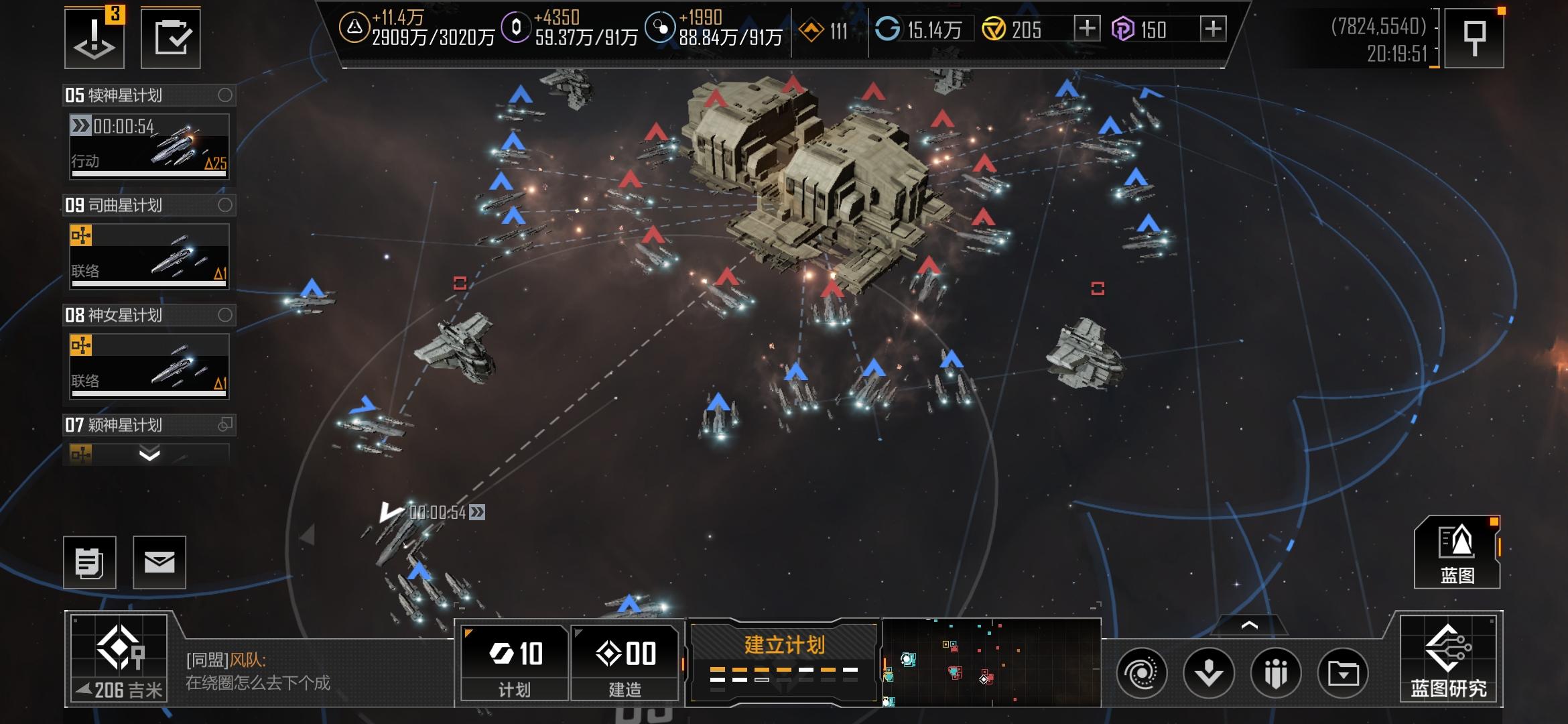The height and width of the screenshot is (724, 1568).
Task: Open the 计划 plans panel
Action: pyautogui.click(x=515, y=663)
